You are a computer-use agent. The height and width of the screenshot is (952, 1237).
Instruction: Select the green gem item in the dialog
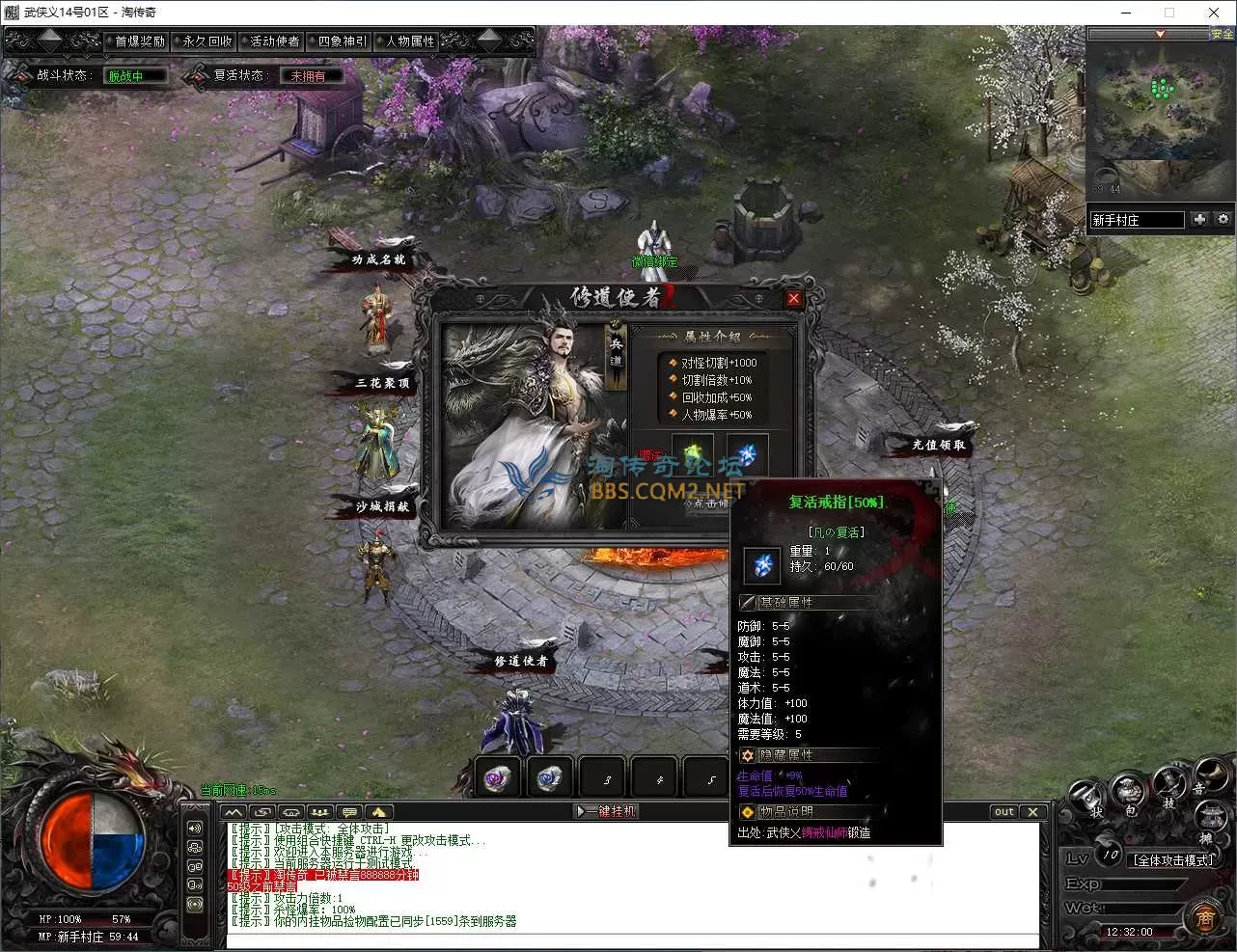click(693, 454)
